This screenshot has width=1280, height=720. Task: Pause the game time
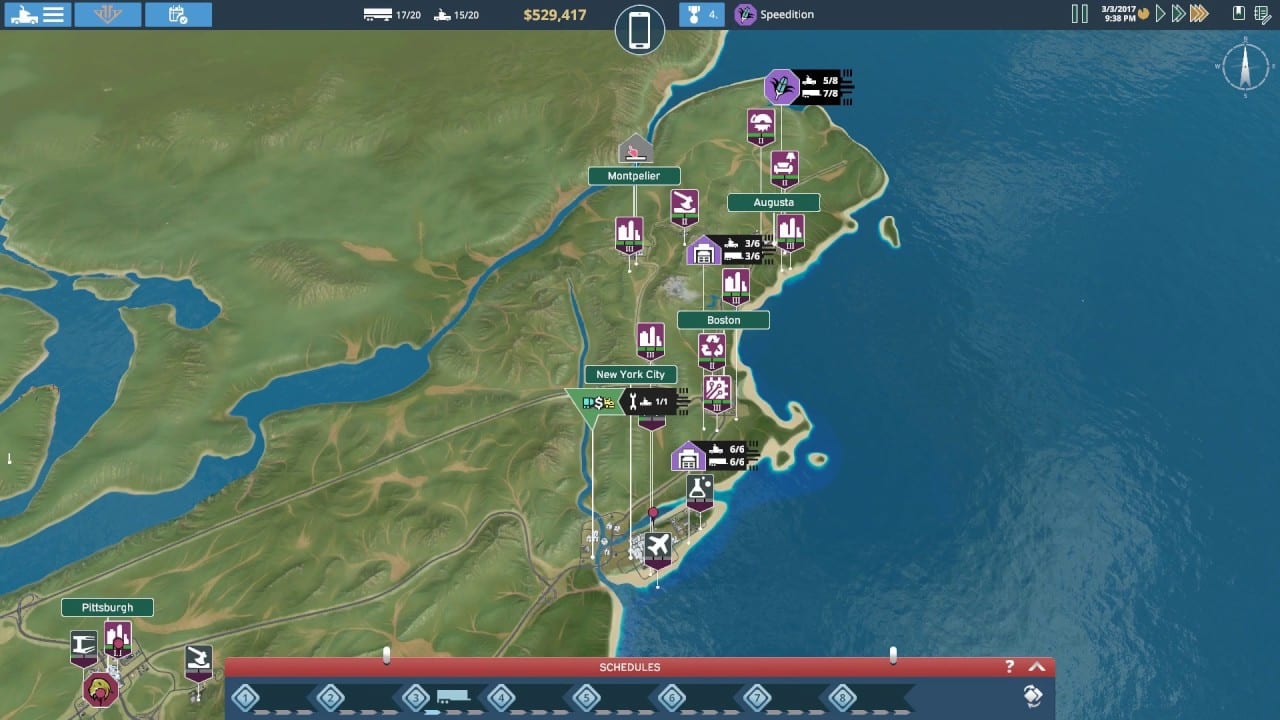(1079, 14)
